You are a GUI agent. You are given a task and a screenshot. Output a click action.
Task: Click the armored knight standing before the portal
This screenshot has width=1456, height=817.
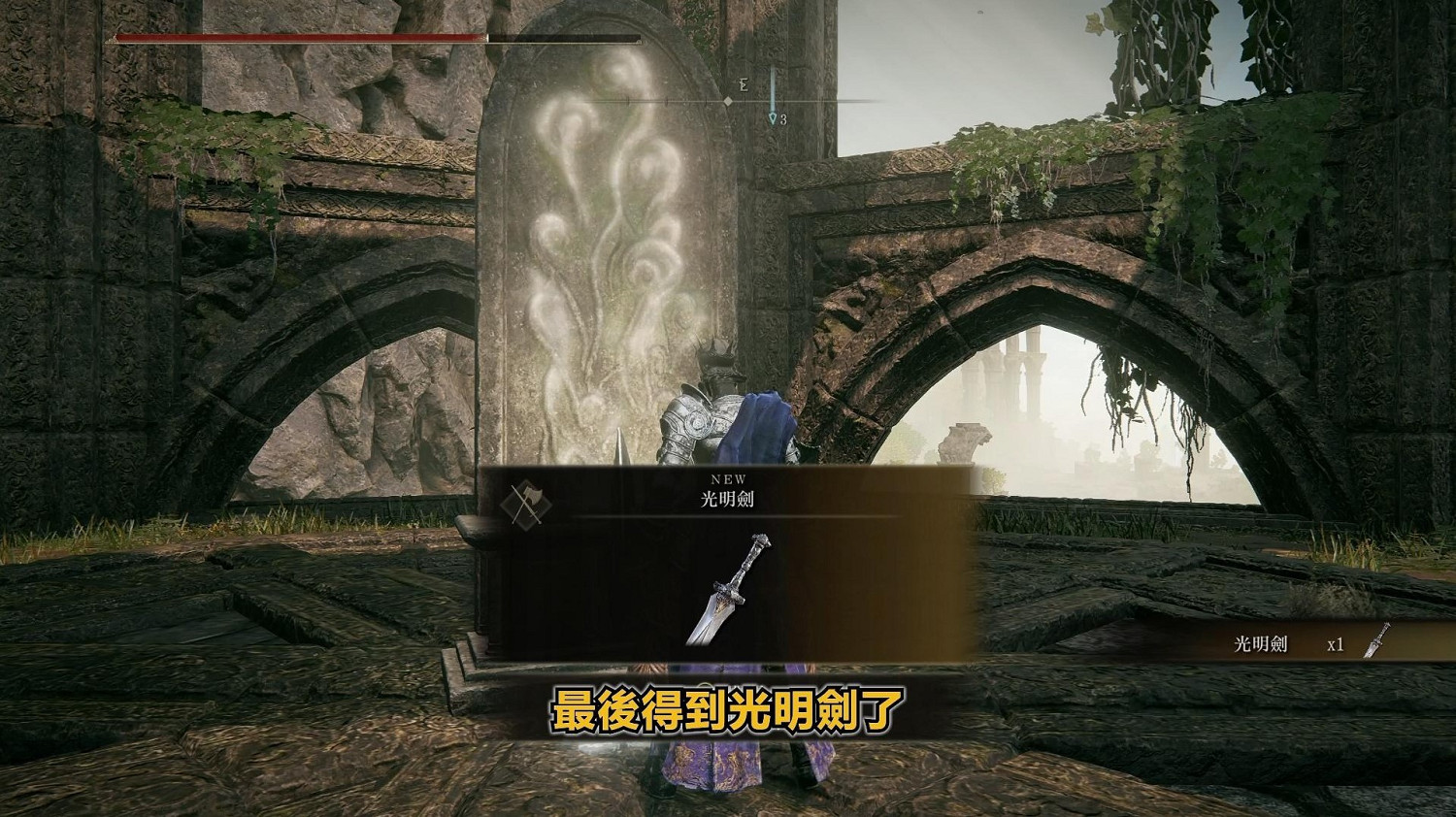point(699,417)
